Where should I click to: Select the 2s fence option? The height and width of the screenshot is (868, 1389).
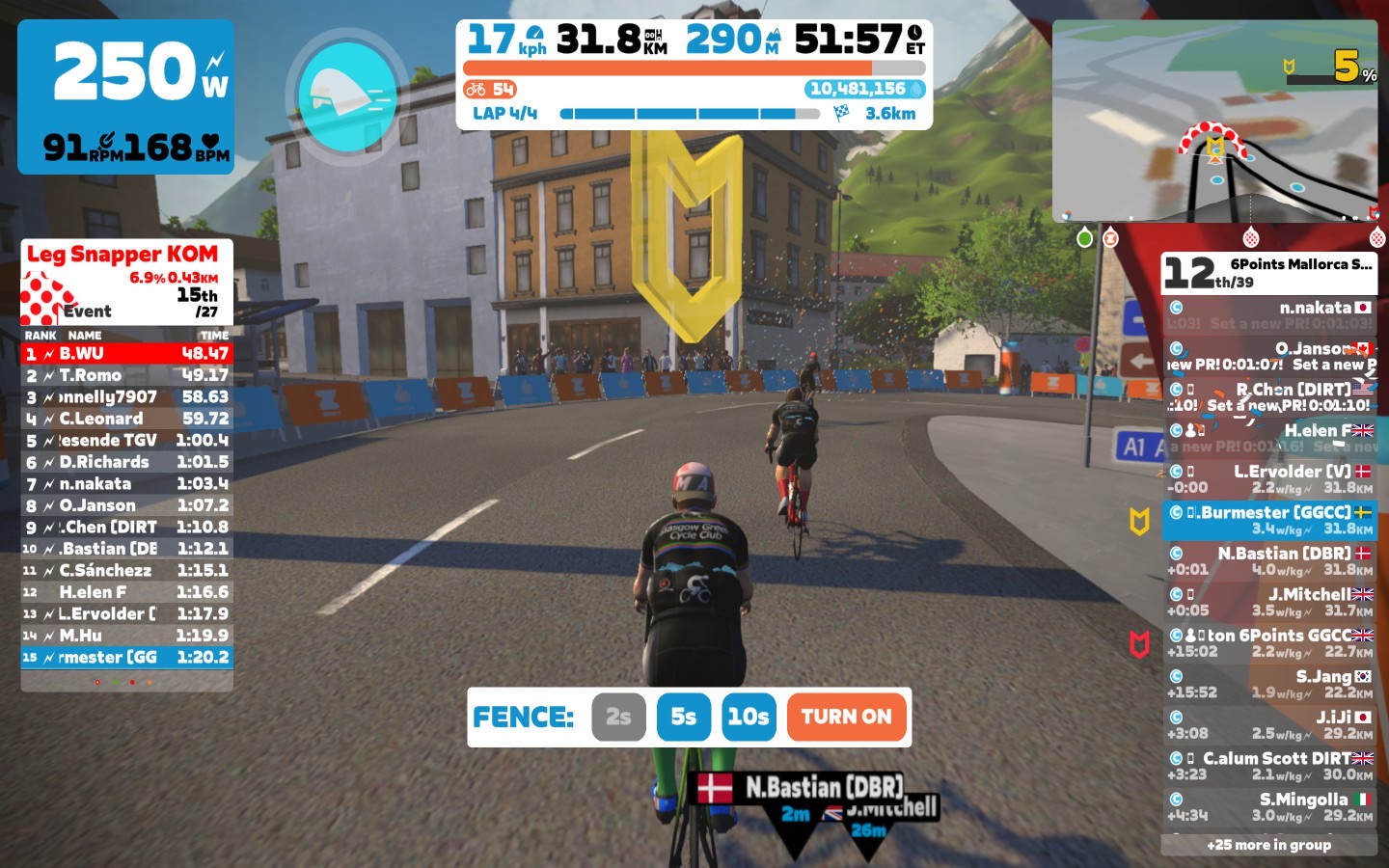point(618,717)
